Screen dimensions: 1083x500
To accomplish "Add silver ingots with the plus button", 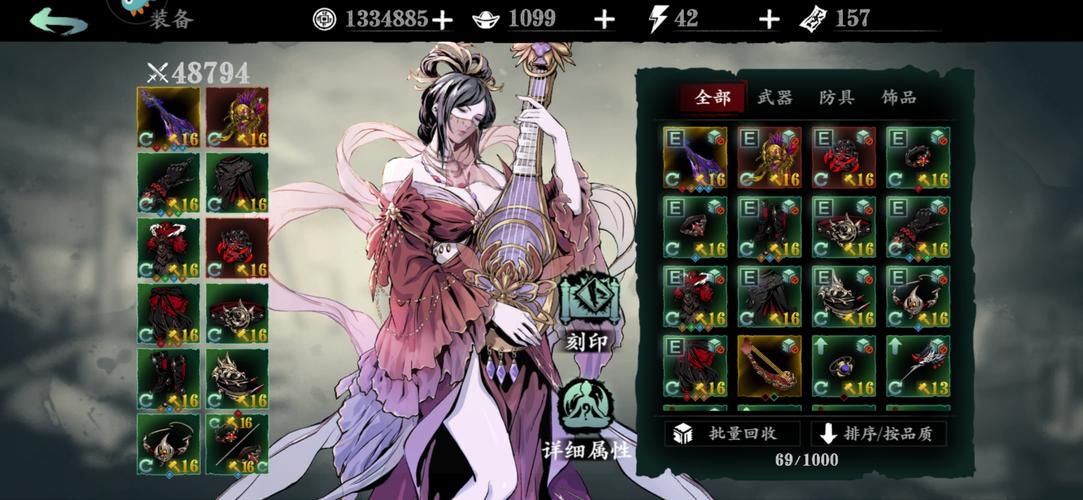I will coord(604,19).
